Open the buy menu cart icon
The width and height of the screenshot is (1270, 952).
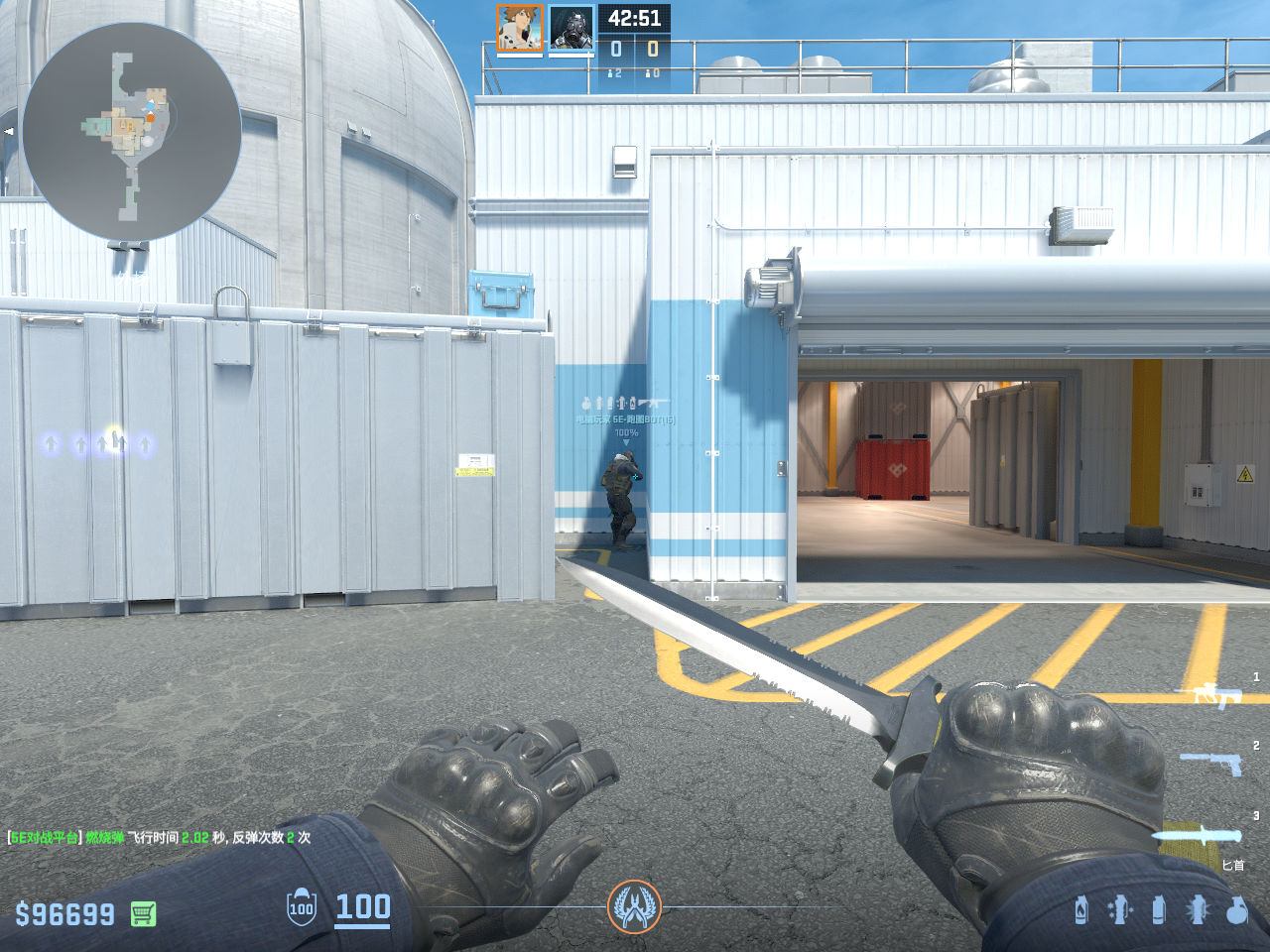(143, 913)
